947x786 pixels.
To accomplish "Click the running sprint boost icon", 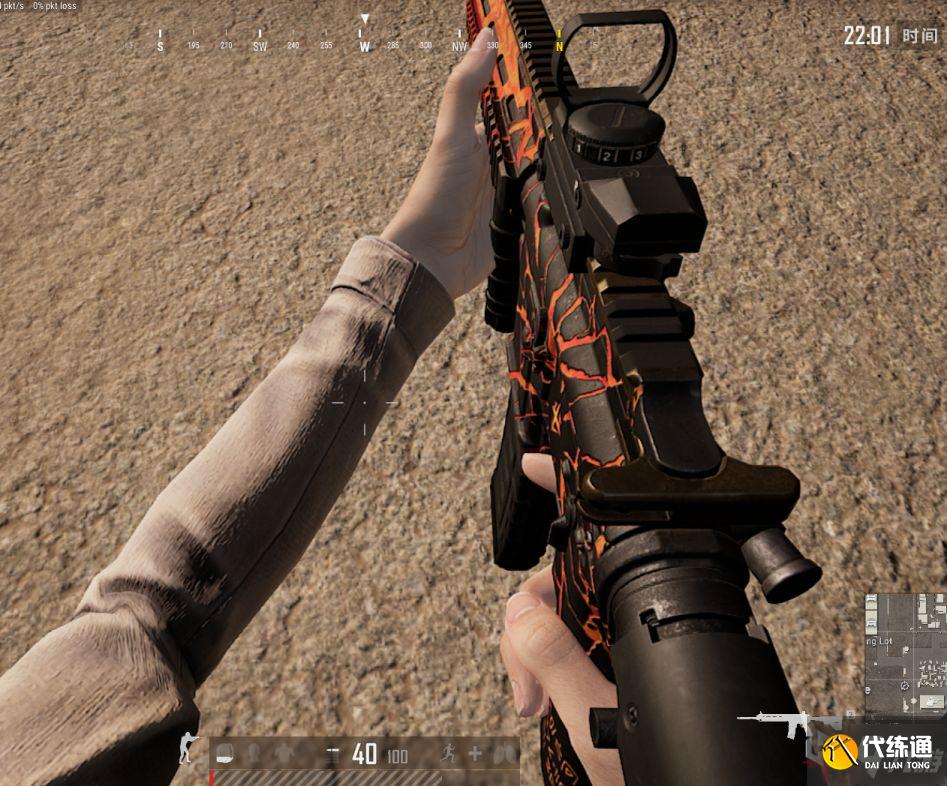I will click(446, 754).
